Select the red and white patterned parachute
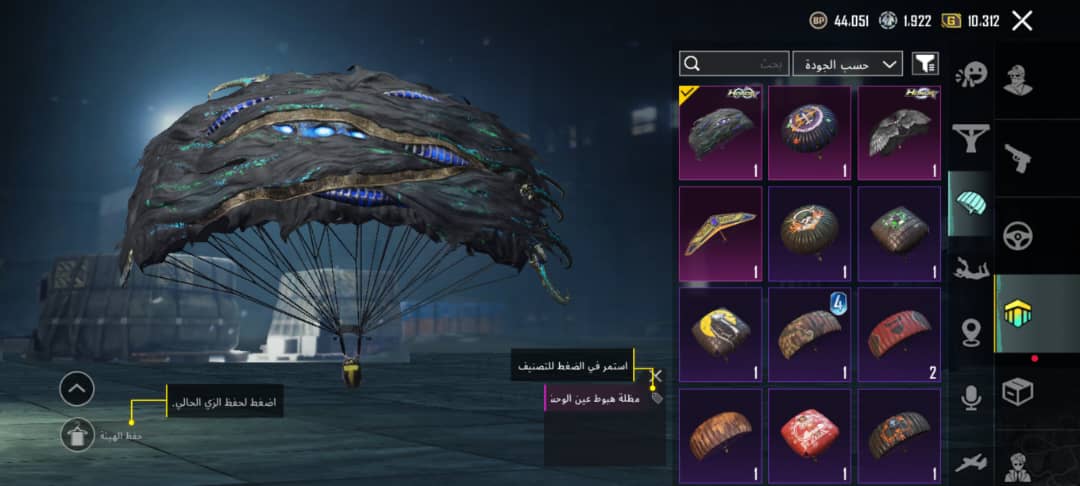1080x486 pixels. click(809, 435)
